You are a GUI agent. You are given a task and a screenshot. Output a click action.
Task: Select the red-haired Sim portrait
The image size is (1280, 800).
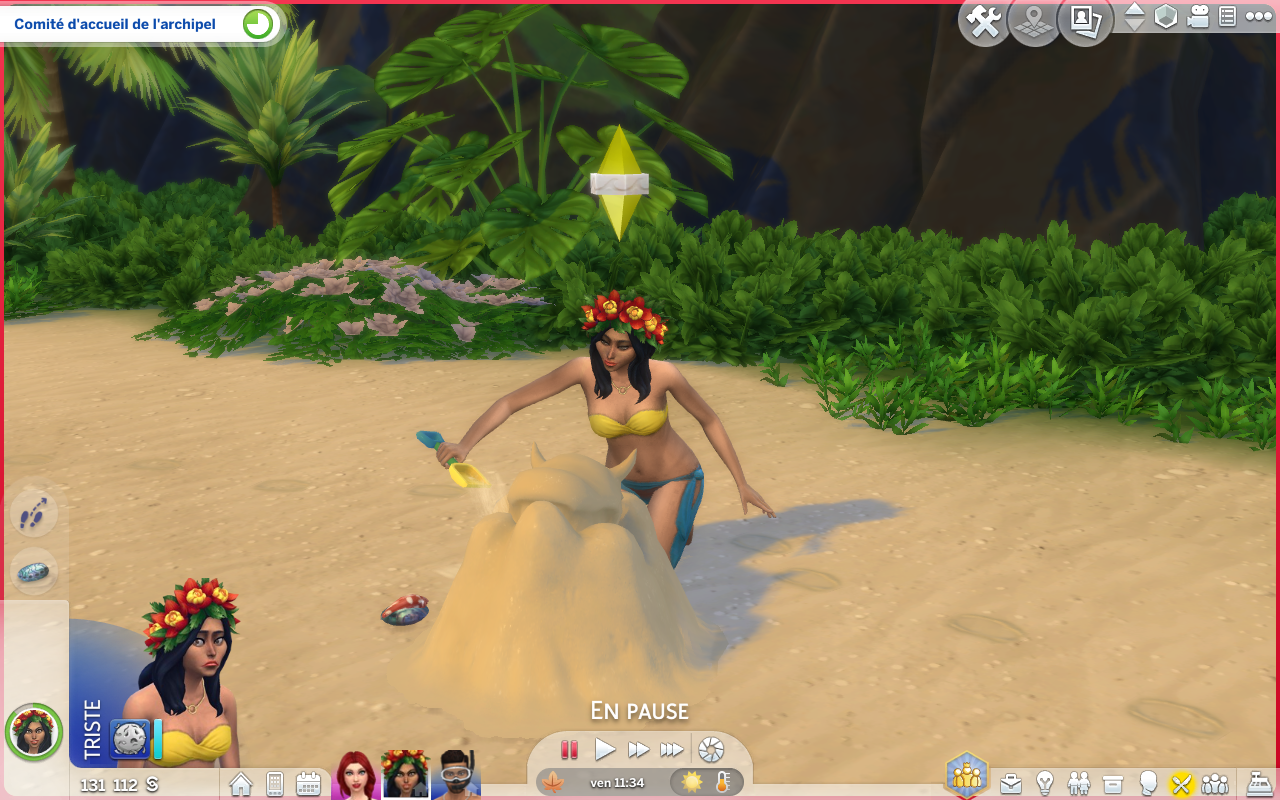pos(356,775)
